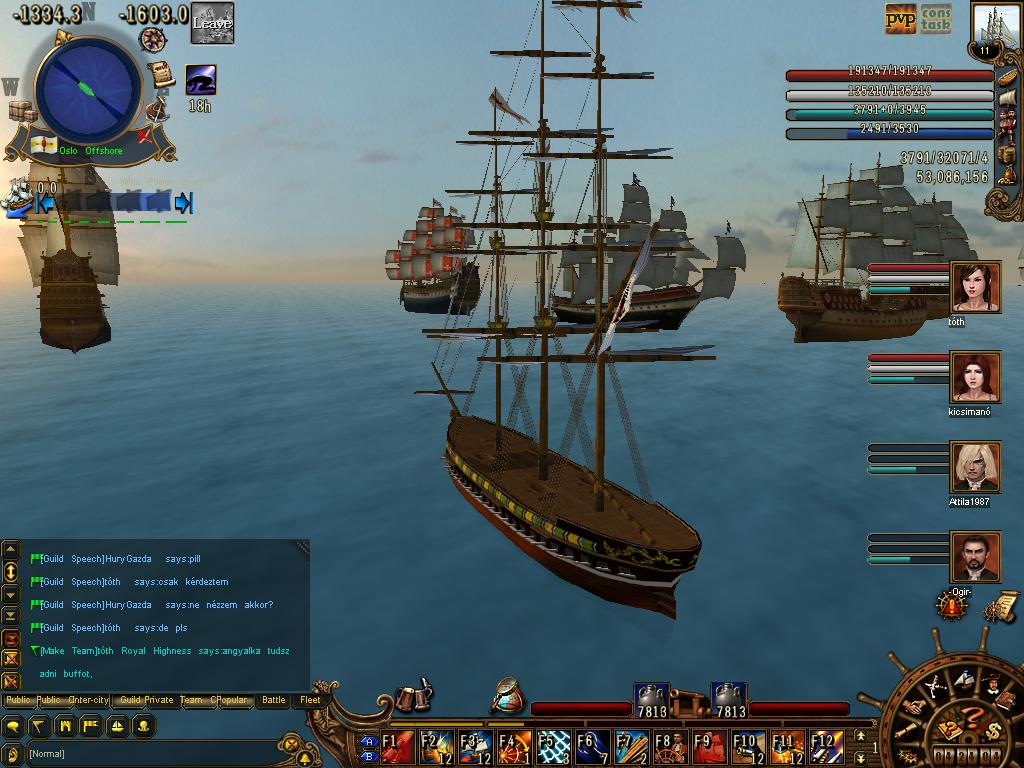Screen dimensions: 1024x768
Task: Select party member tóth's portrait
Action: click(975, 288)
